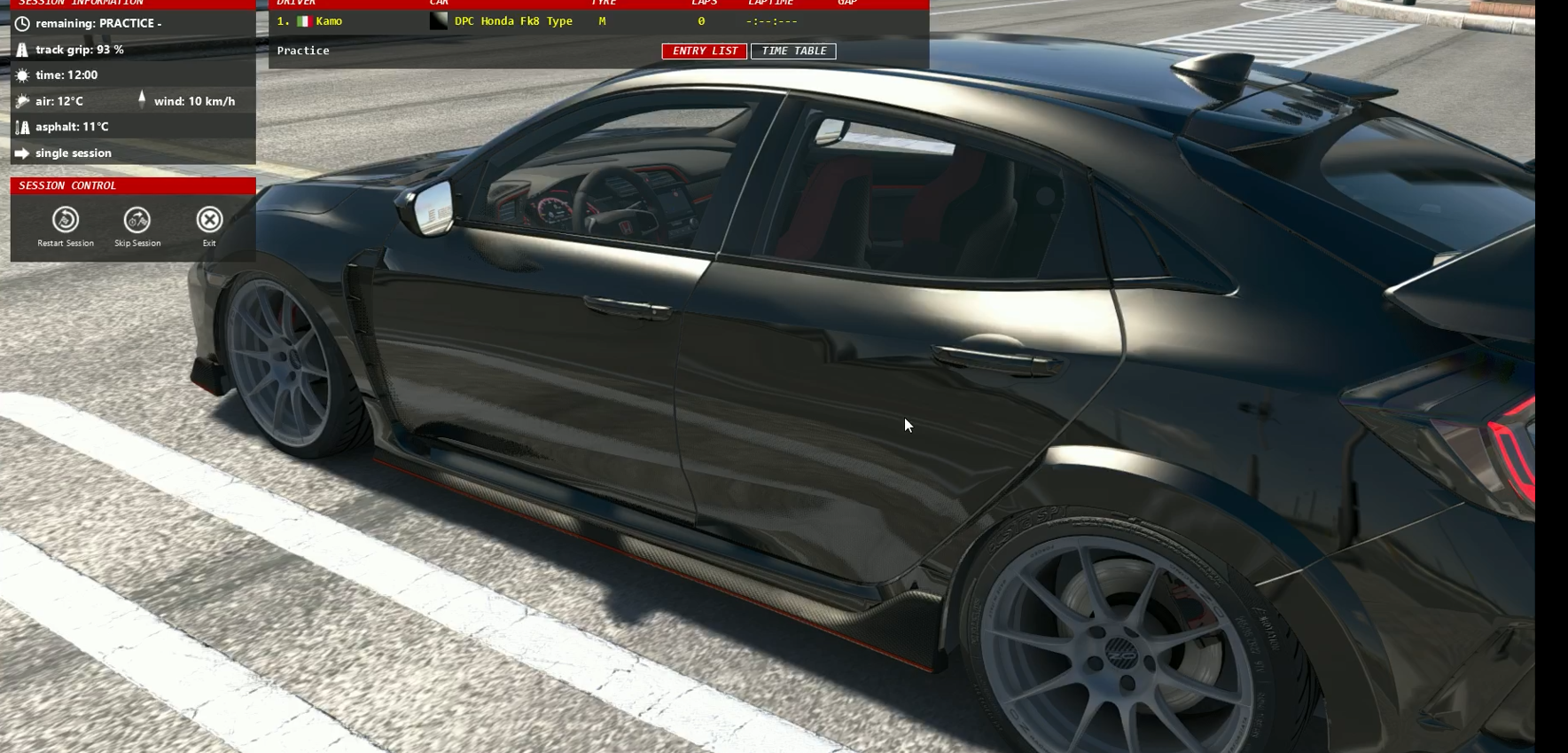Click the single session arrow icon
1568x753 pixels.
[x=21, y=153]
